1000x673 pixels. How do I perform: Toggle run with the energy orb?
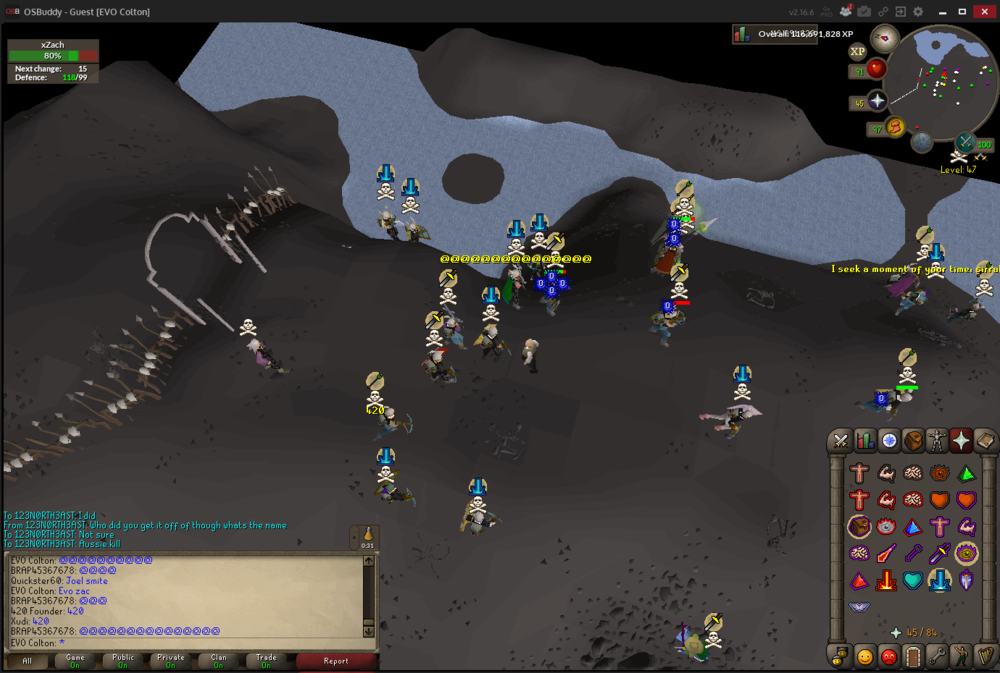(895, 126)
